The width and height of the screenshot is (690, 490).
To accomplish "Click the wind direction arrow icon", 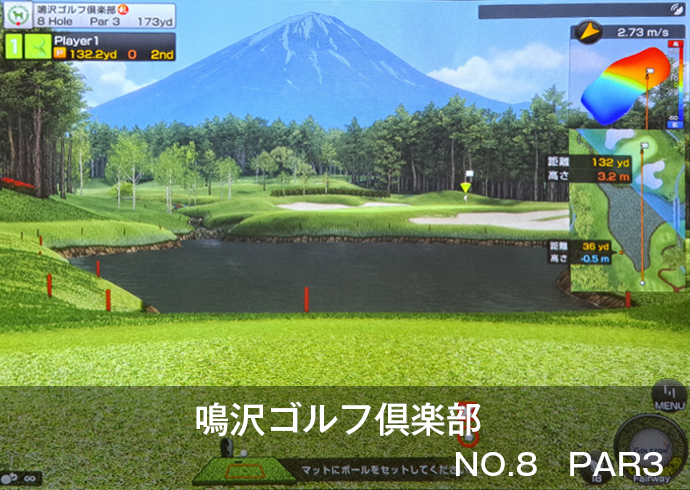I will (x=588, y=32).
